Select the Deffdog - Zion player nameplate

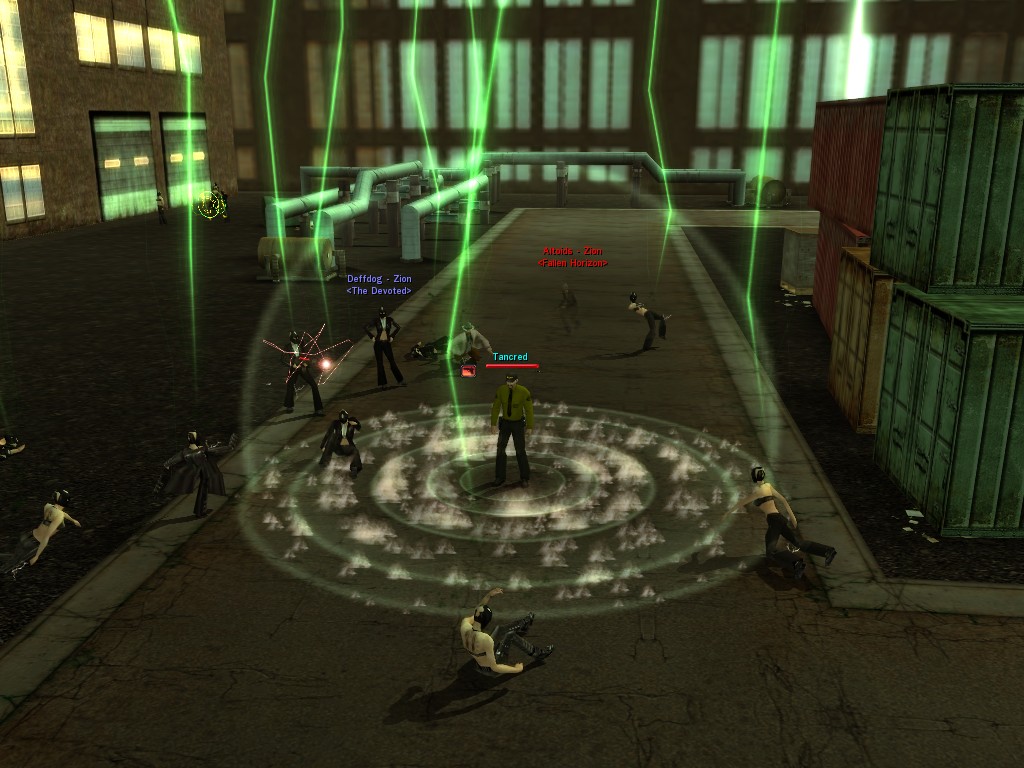pyautogui.click(x=378, y=279)
